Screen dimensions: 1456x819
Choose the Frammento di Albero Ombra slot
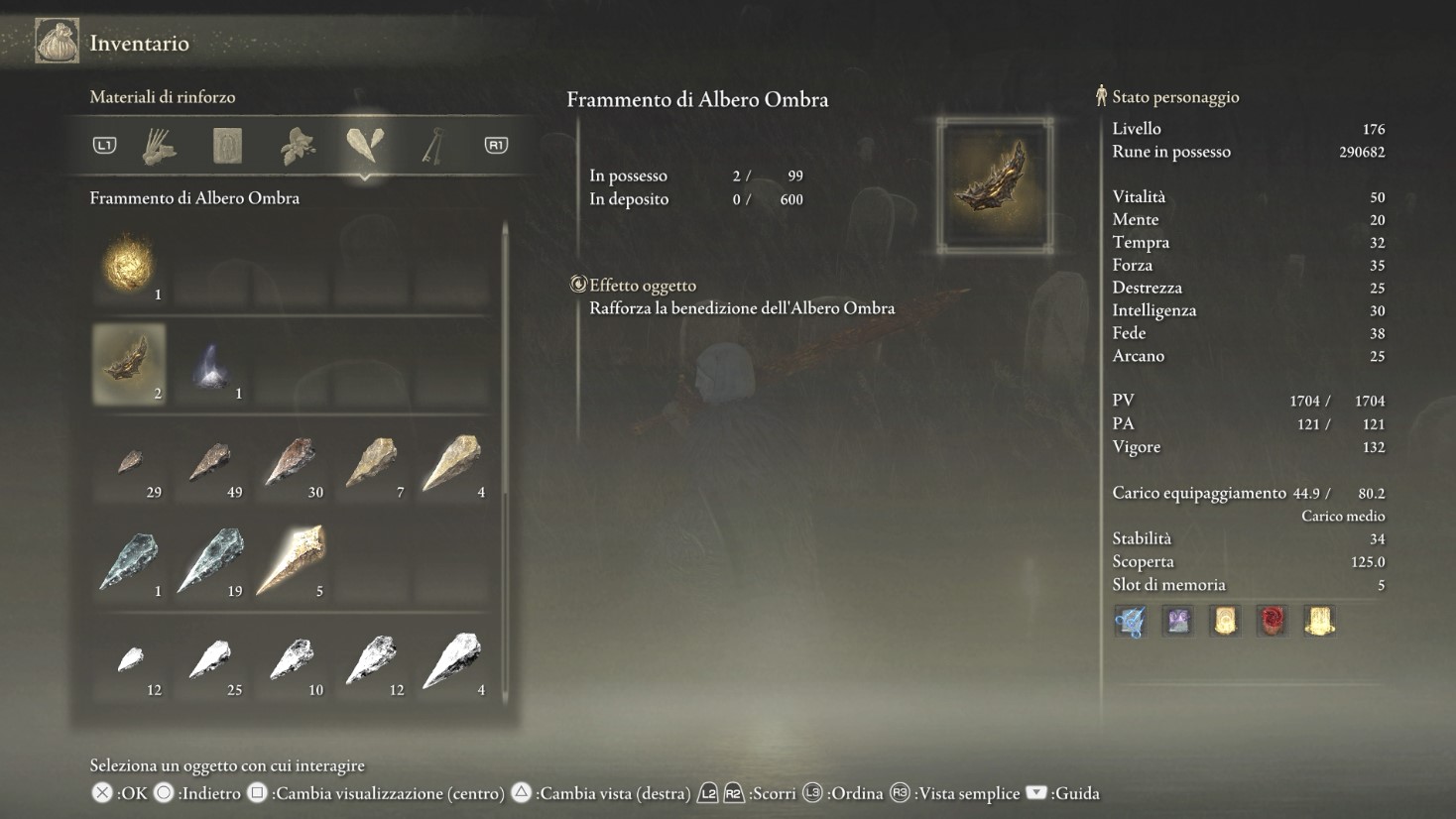click(x=129, y=364)
